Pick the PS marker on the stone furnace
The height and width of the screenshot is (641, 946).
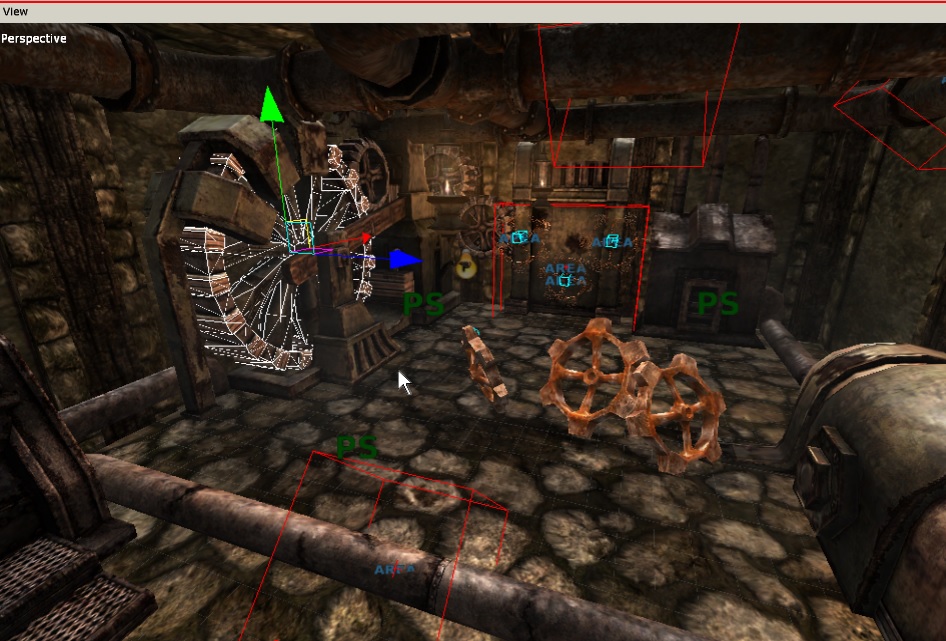(x=717, y=303)
